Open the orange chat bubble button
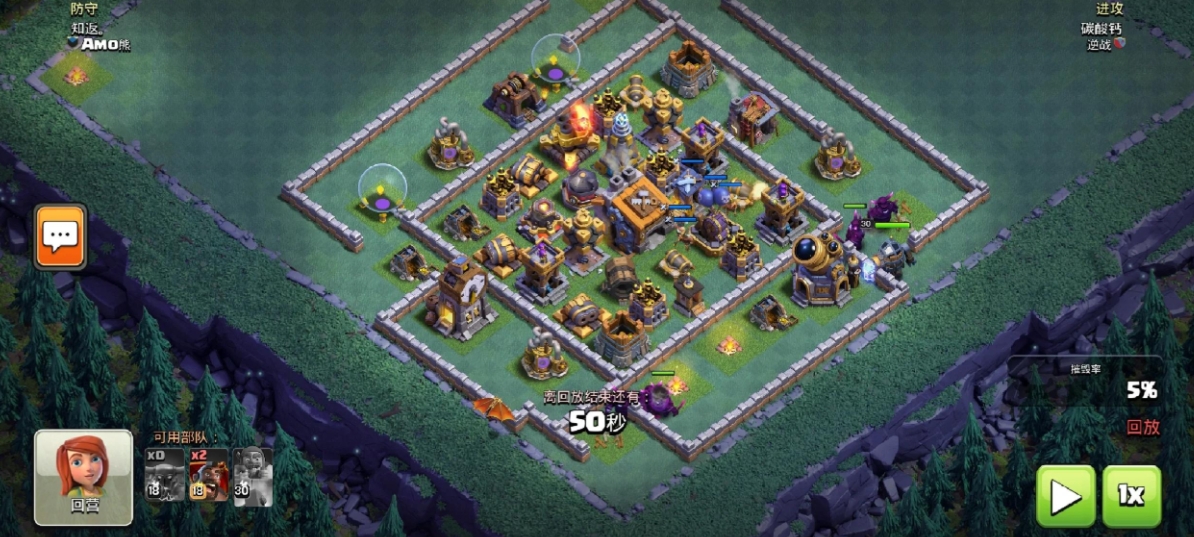Image resolution: width=1194 pixels, height=537 pixels. (x=60, y=237)
